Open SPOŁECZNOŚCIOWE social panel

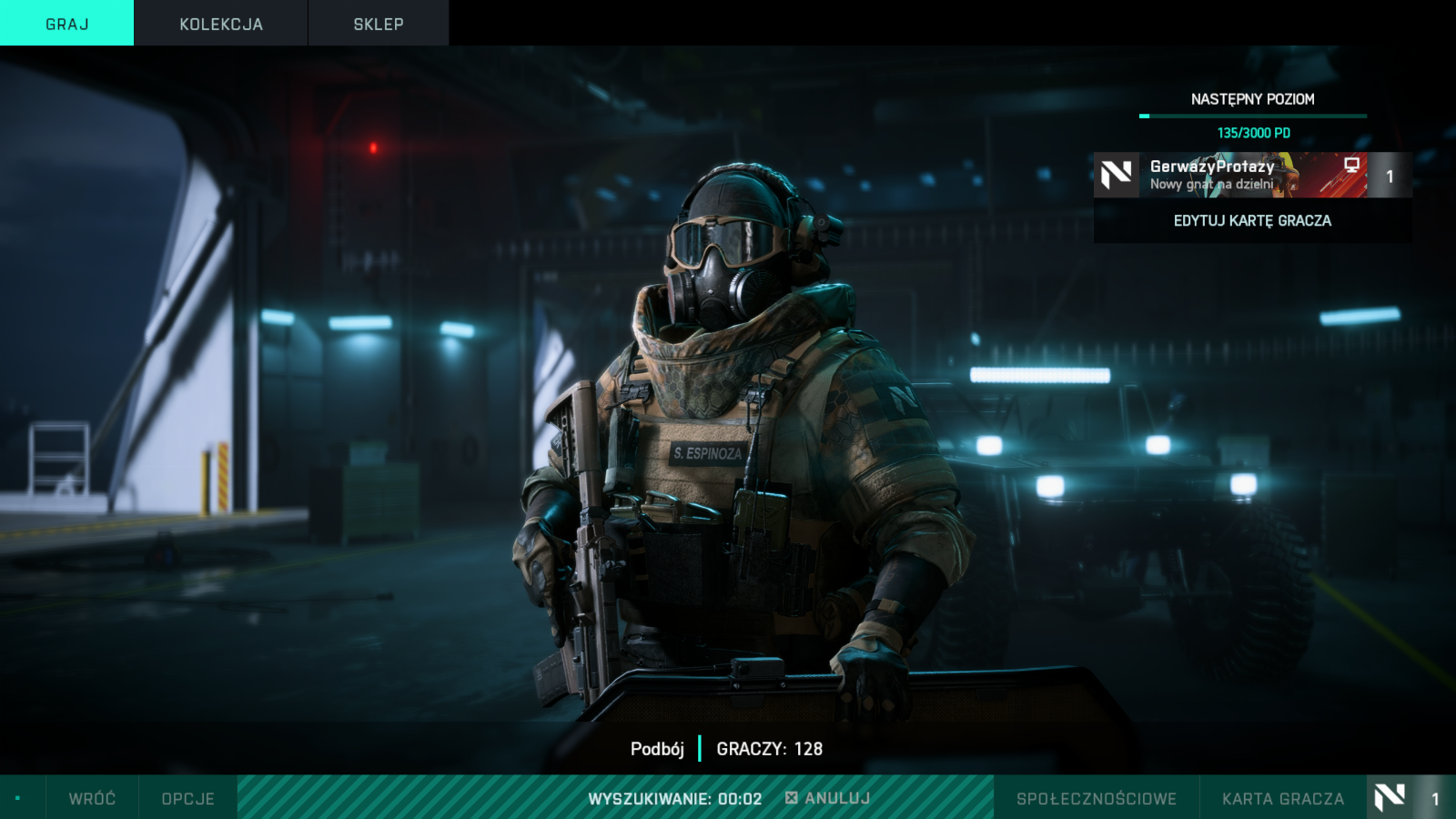(1096, 798)
